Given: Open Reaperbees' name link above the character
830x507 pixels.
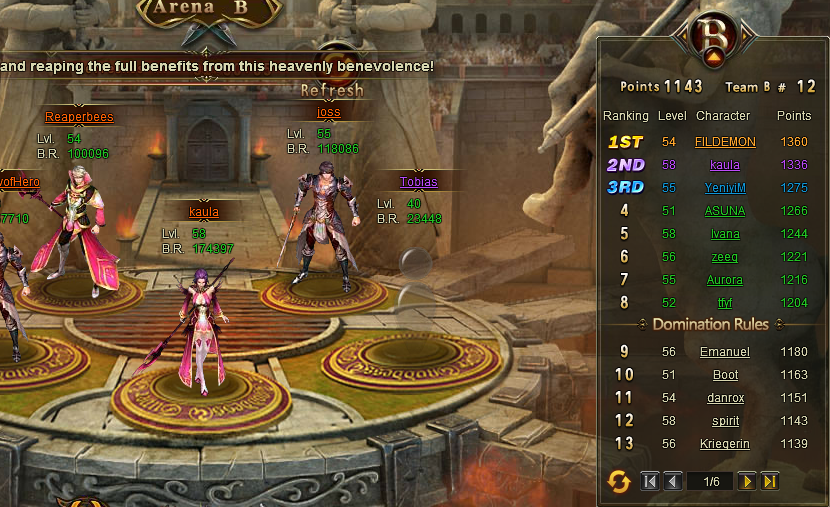Looking at the screenshot, I should coord(79,117).
